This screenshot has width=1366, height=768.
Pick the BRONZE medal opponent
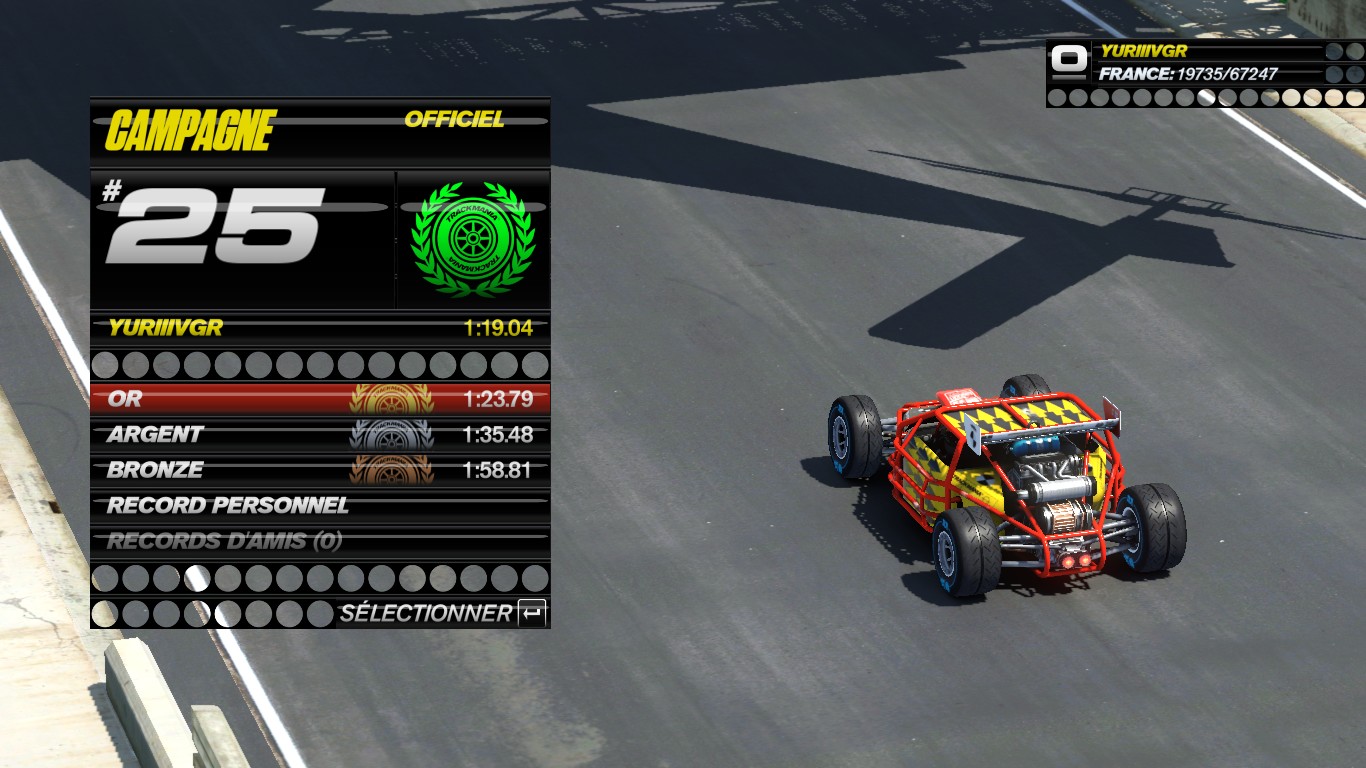pos(320,470)
